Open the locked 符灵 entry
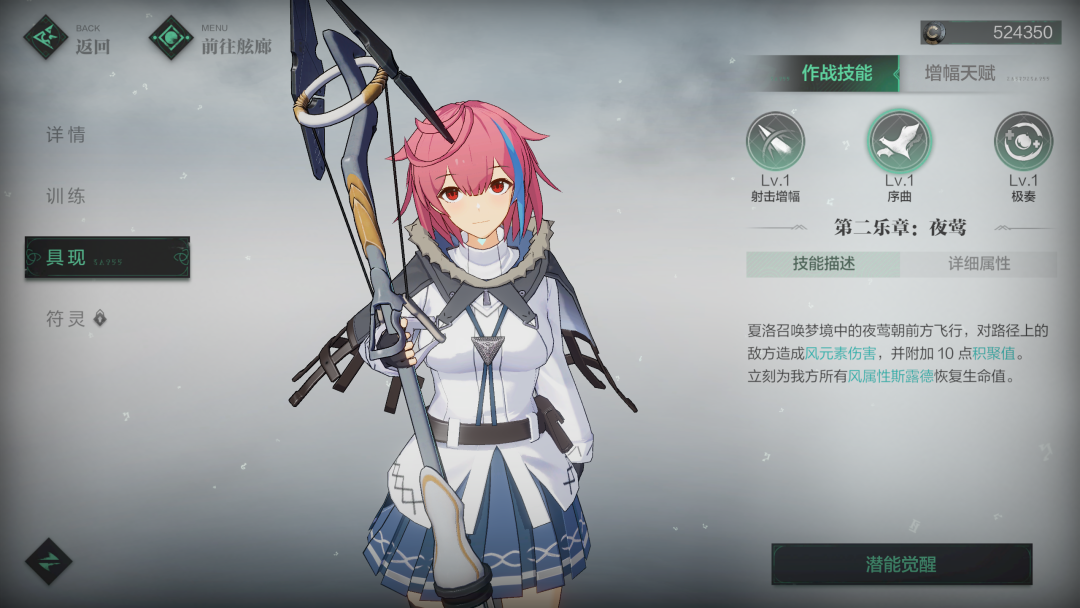1080x608 pixels. point(76,319)
